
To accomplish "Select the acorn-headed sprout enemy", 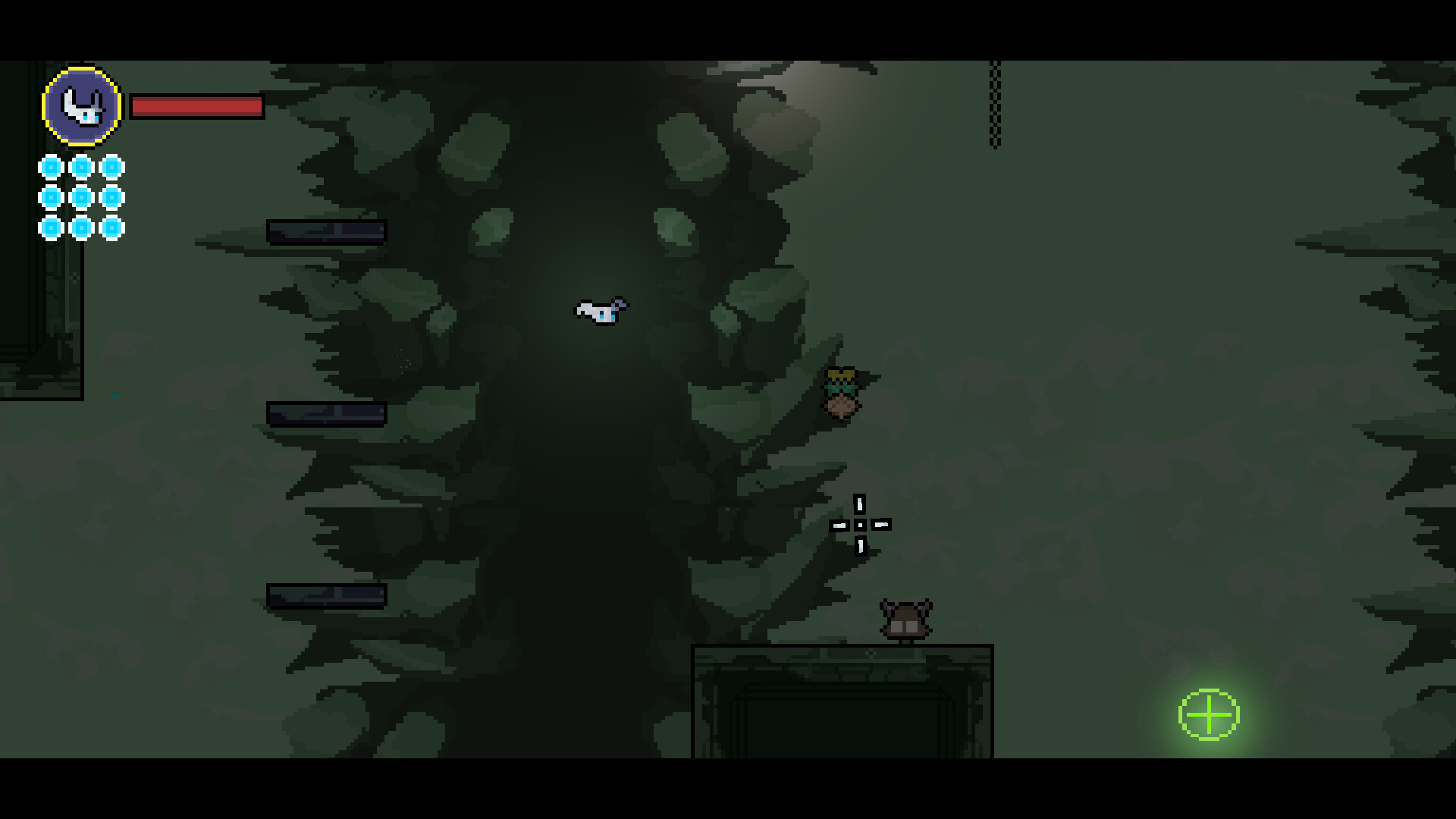I will 842,391.
